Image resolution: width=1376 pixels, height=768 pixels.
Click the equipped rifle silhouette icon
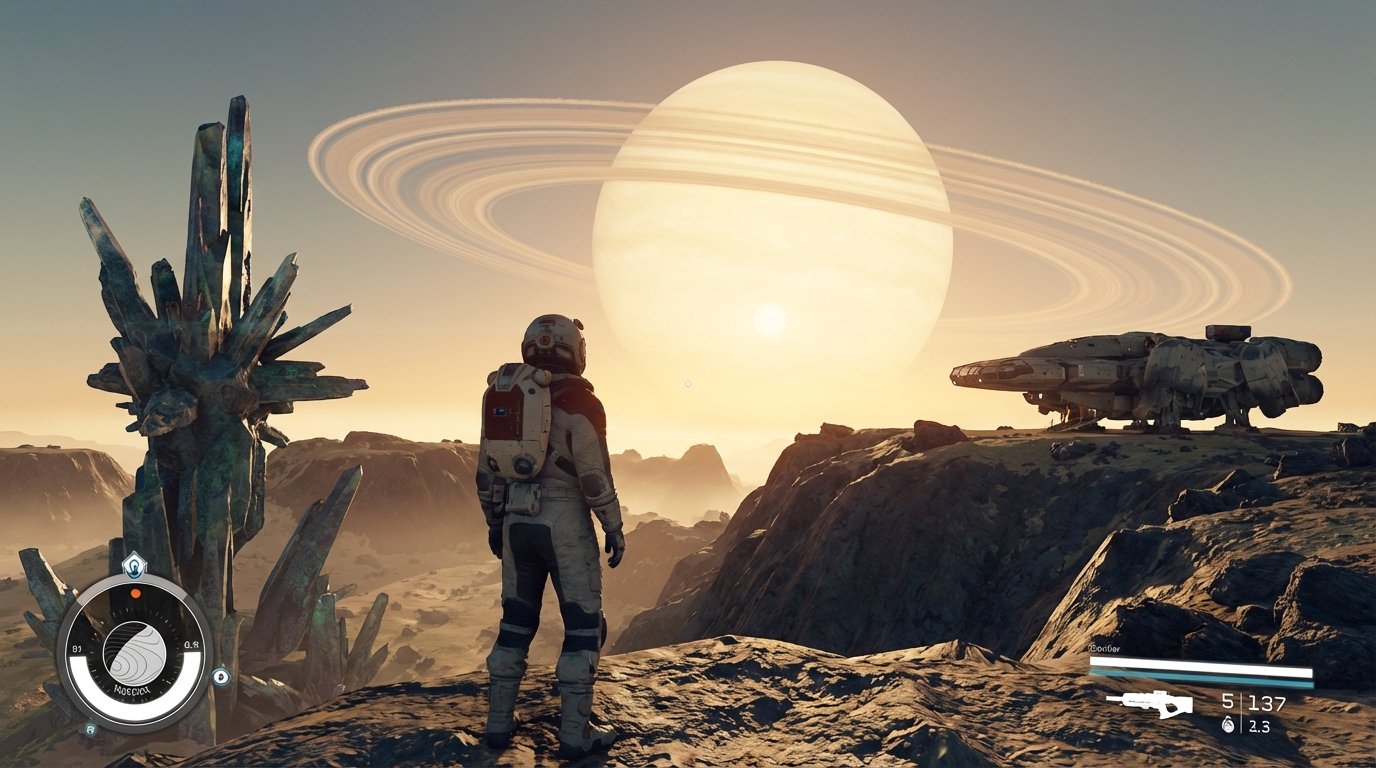1152,703
